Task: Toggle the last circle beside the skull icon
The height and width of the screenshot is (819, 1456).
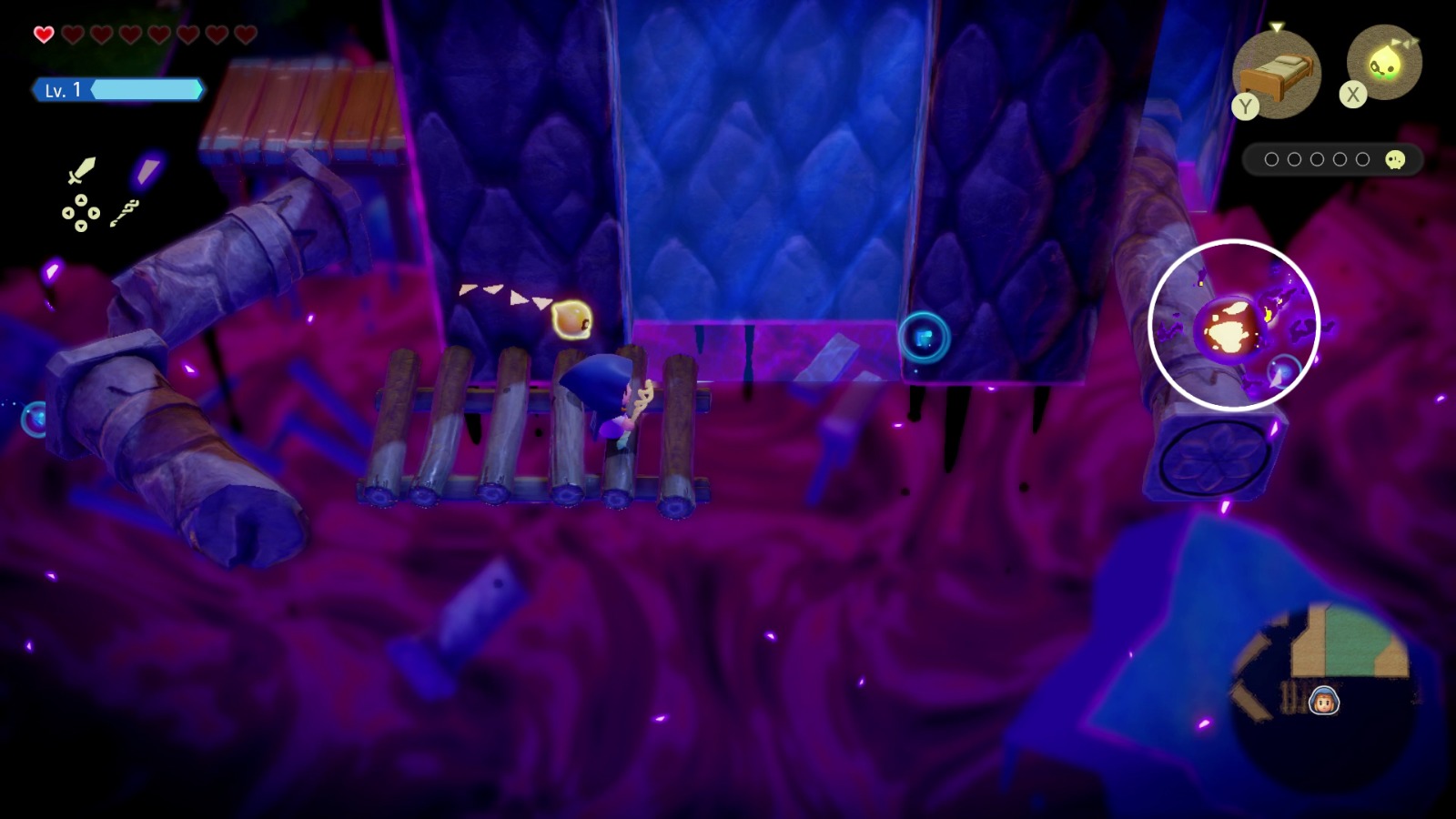Action: 1362,159
